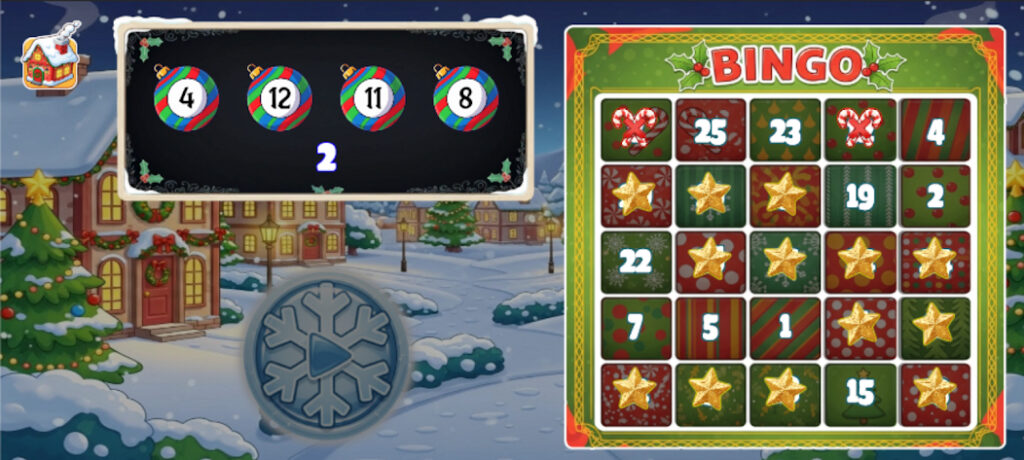The image size is (1024, 460).
Task: Mark bingo tile number 25
Action: 710,130
